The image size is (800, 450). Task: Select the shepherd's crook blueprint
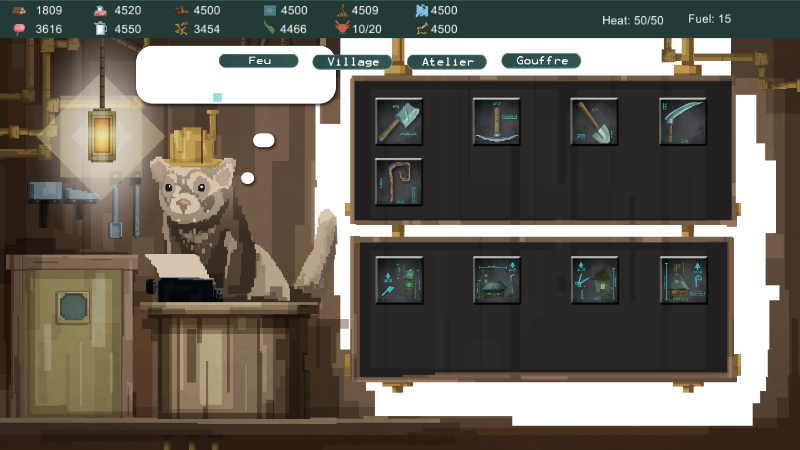coord(399,182)
